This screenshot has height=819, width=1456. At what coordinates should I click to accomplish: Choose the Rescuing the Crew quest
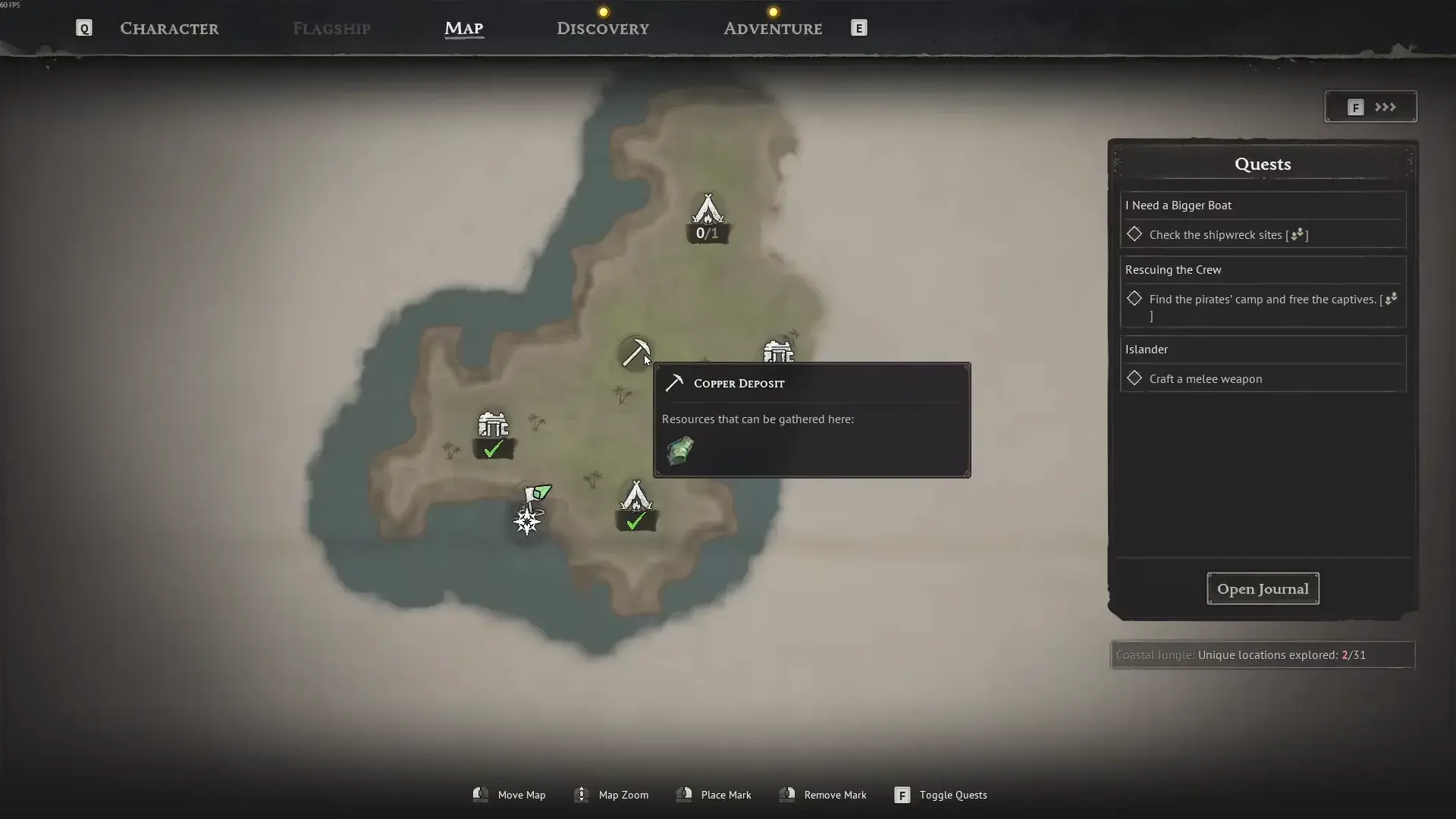coord(1173,270)
